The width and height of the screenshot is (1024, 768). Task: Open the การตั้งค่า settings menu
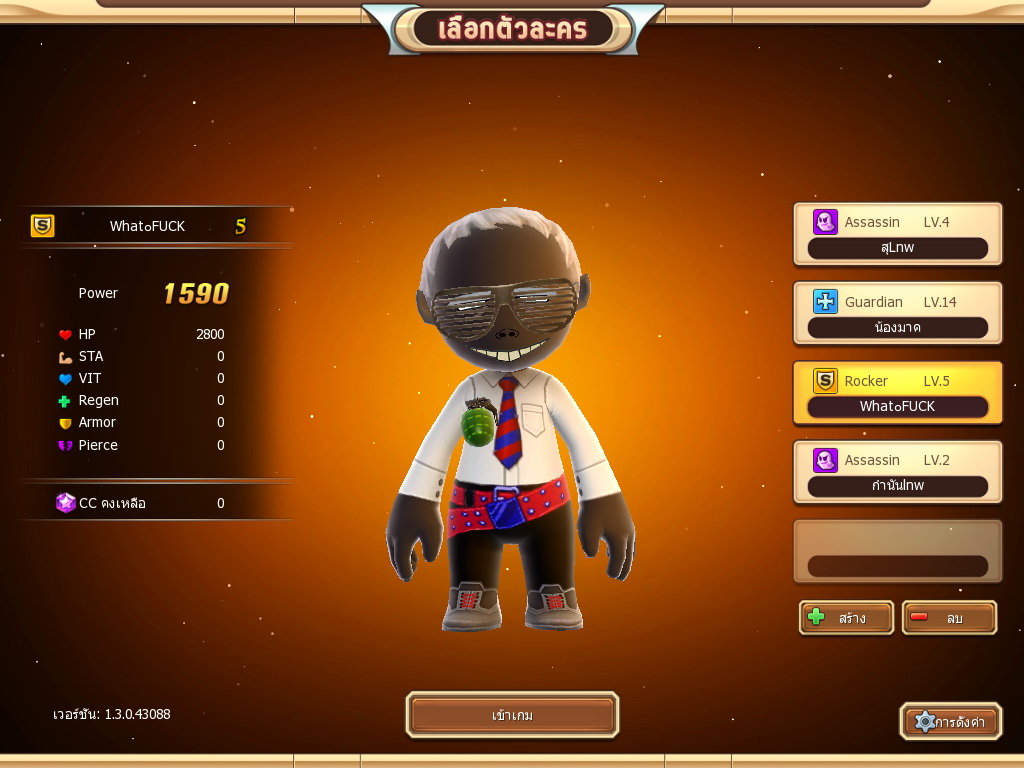[950, 721]
